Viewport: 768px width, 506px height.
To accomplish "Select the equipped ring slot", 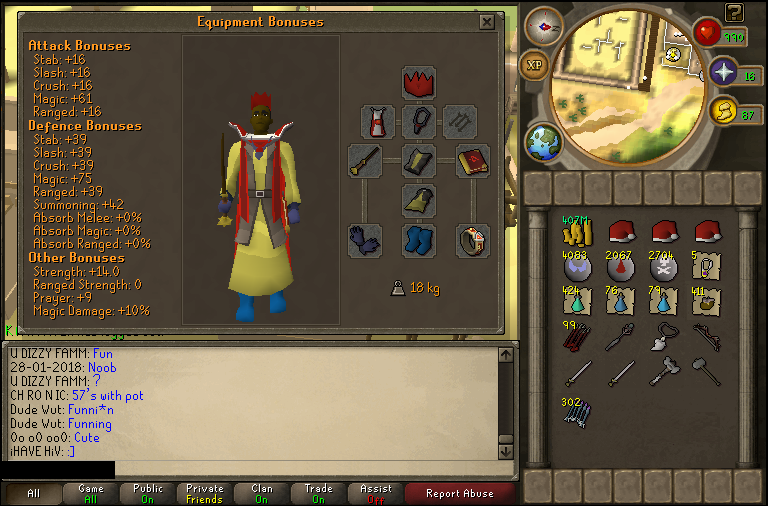I will 472,240.
